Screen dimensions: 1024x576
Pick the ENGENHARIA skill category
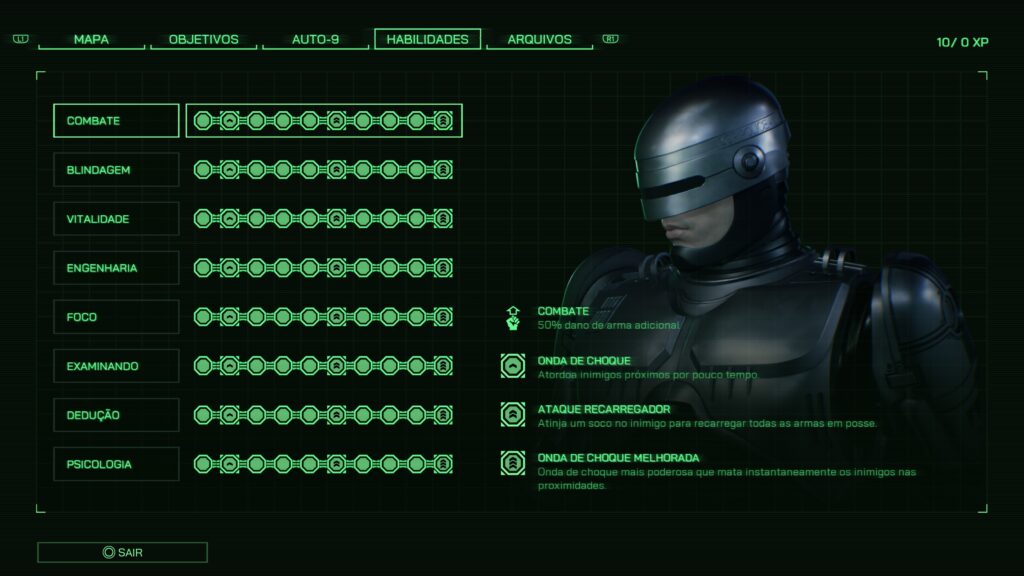click(116, 268)
